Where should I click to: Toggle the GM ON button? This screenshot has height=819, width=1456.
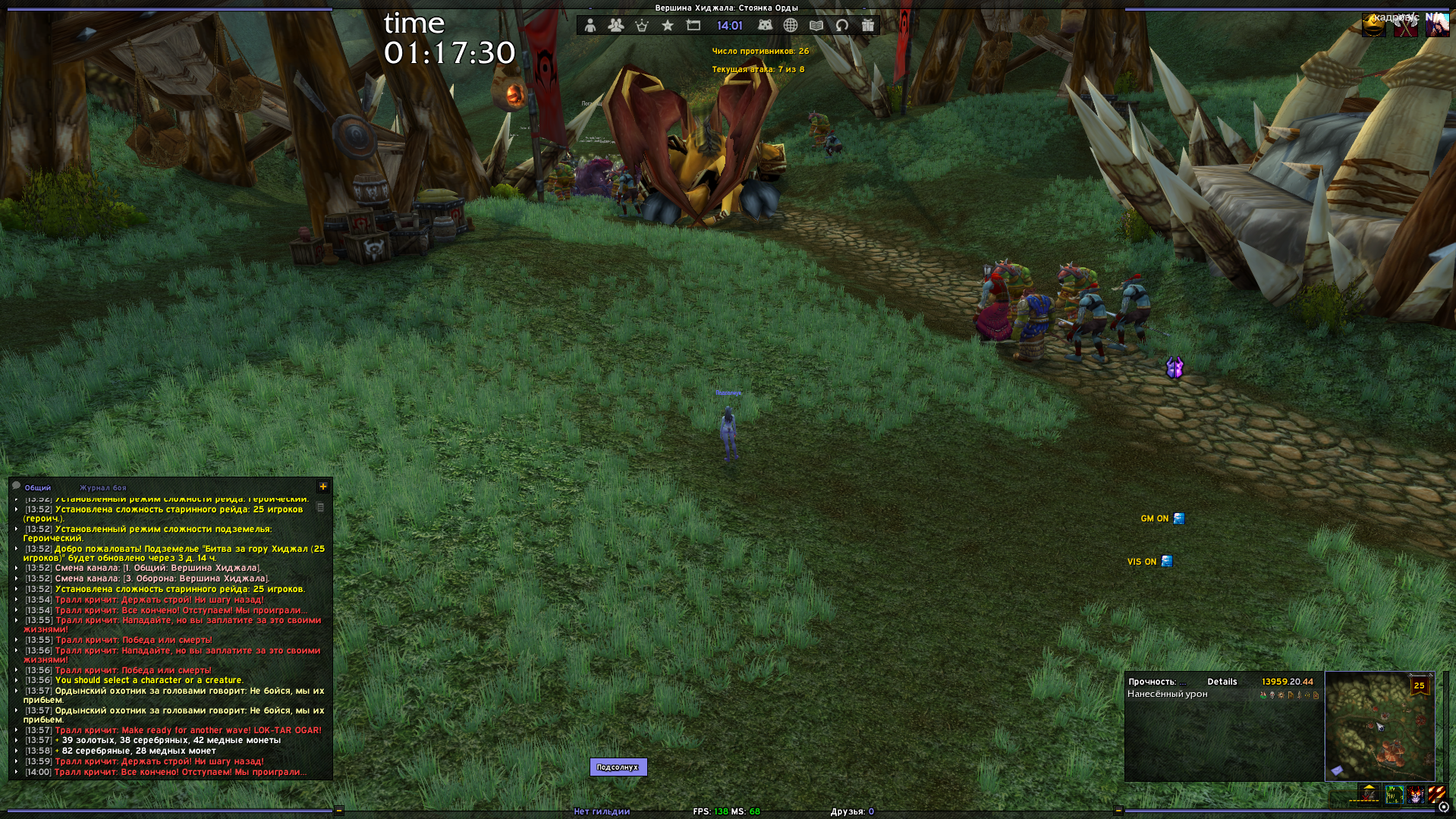tap(1179, 518)
